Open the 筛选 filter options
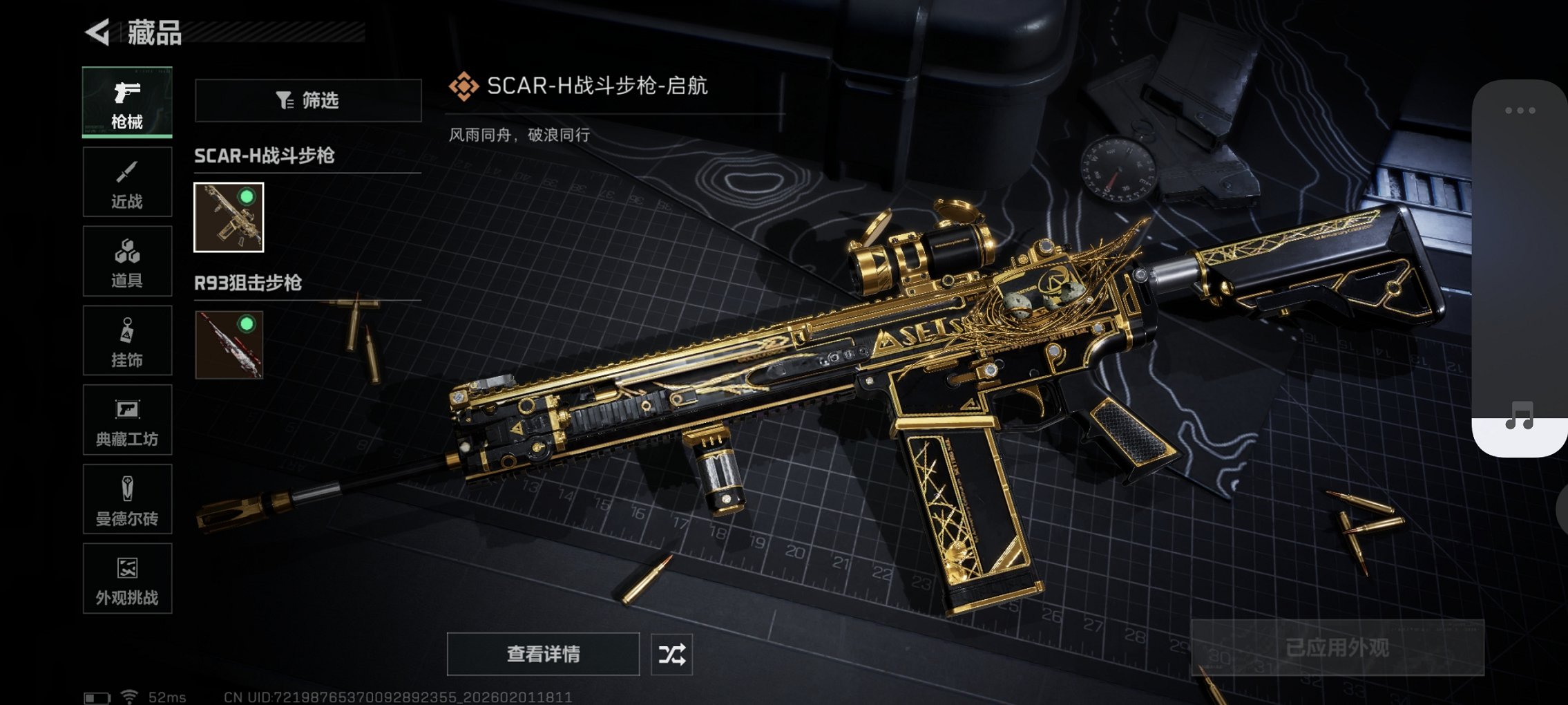The height and width of the screenshot is (705, 1568). (x=307, y=100)
